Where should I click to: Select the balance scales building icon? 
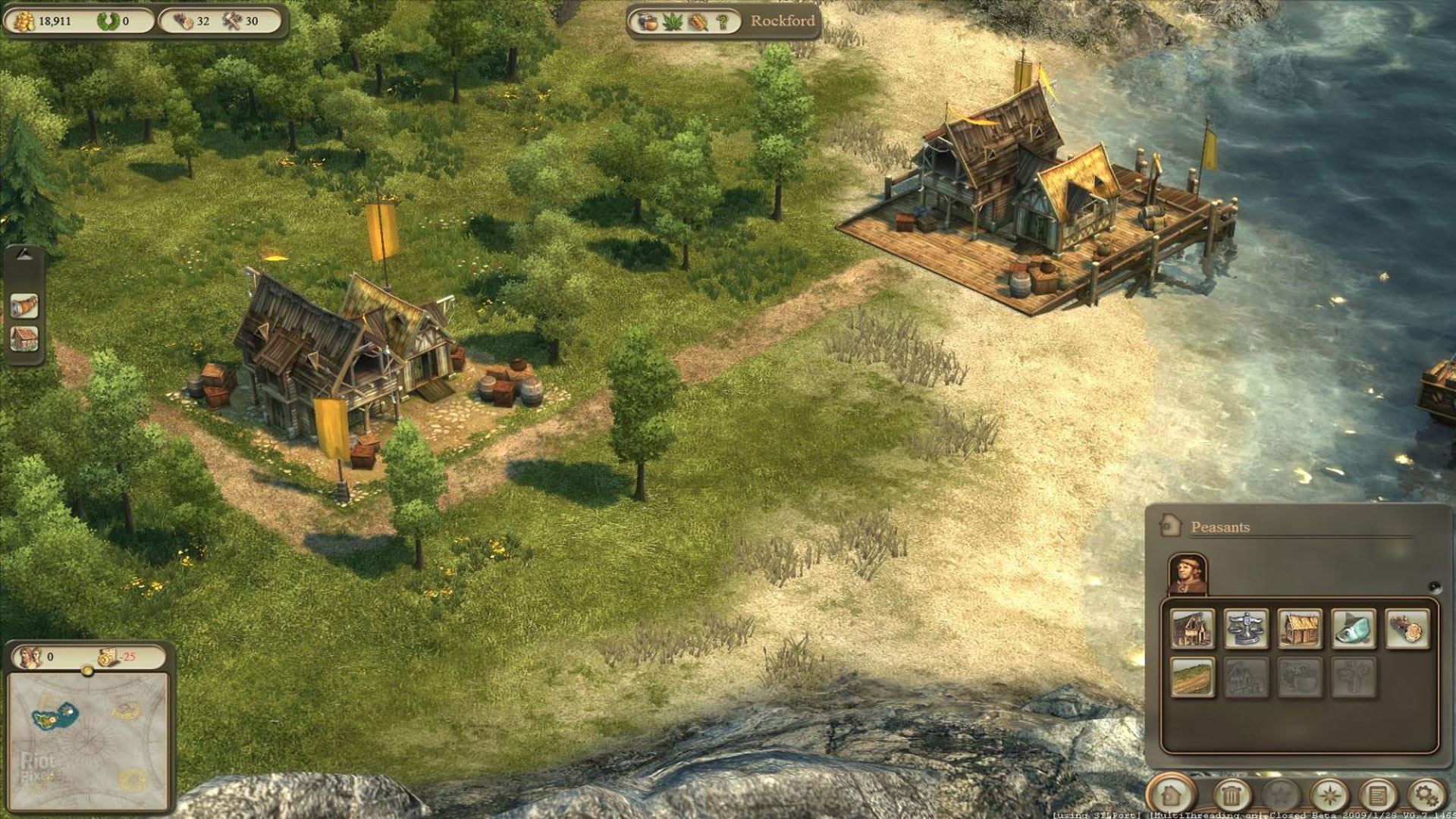(1246, 629)
